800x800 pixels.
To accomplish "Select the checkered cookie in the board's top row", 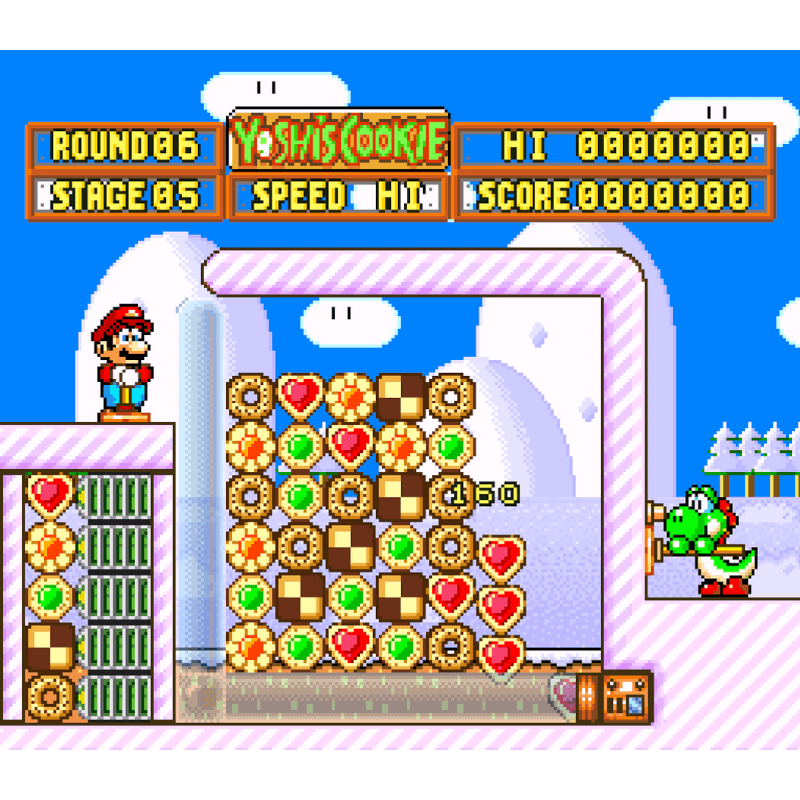I will coord(401,396).
